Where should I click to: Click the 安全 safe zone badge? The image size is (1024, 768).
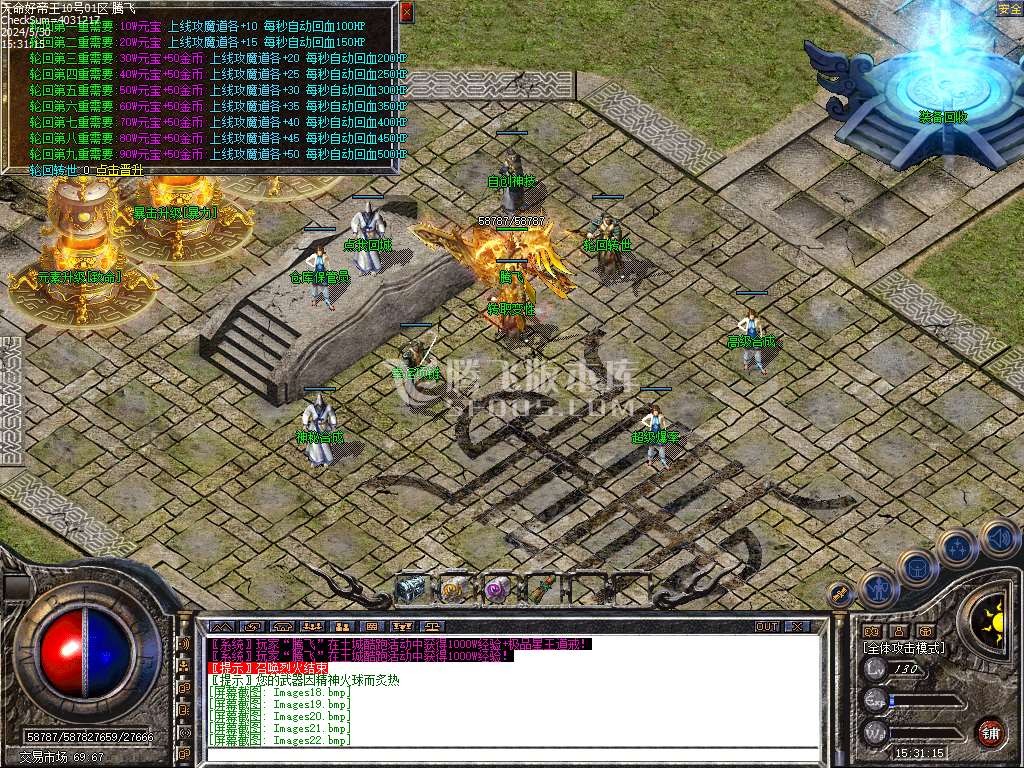point(1009,9)
